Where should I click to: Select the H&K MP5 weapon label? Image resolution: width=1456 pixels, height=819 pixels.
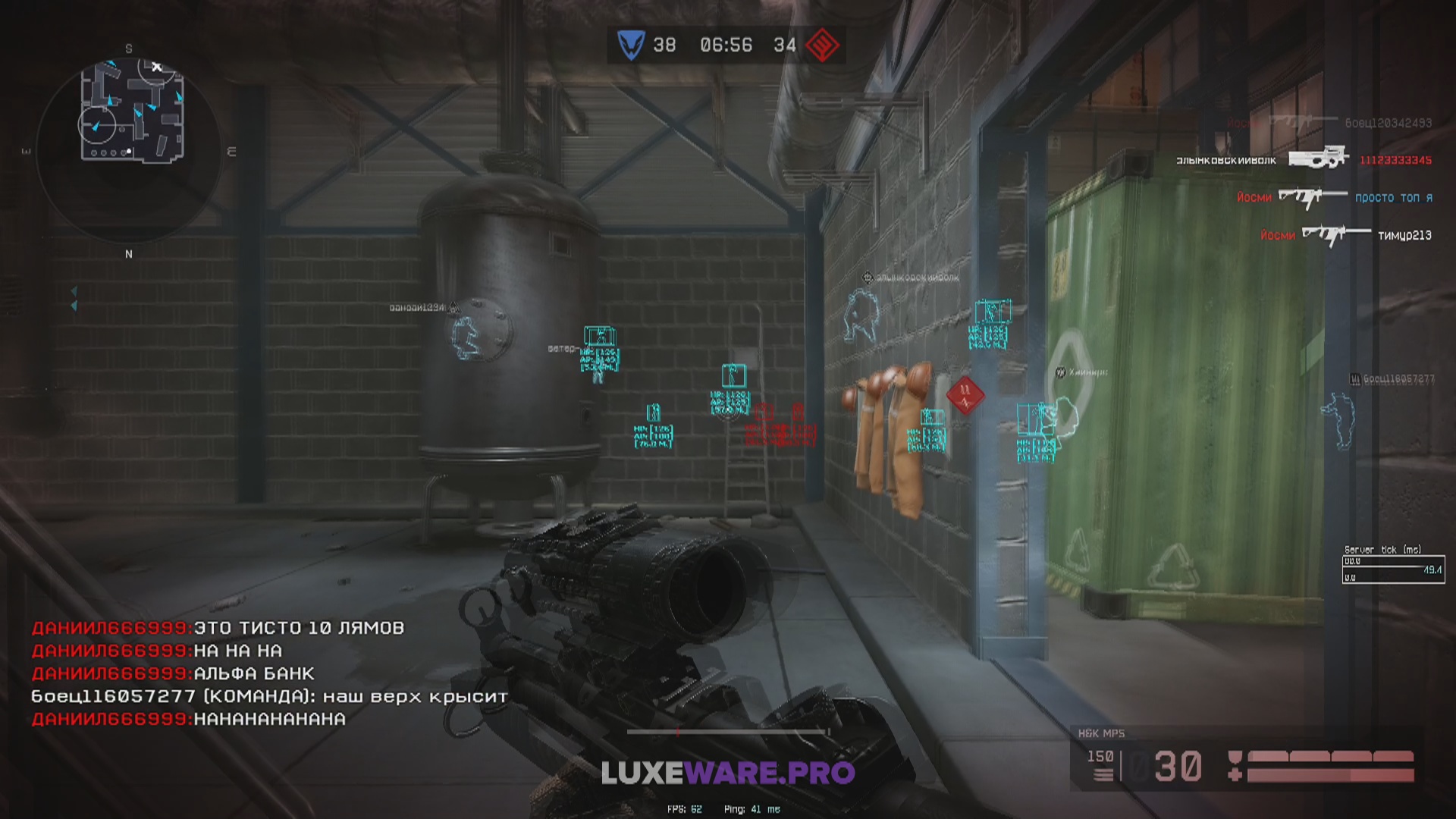(x=1101, y=733)
